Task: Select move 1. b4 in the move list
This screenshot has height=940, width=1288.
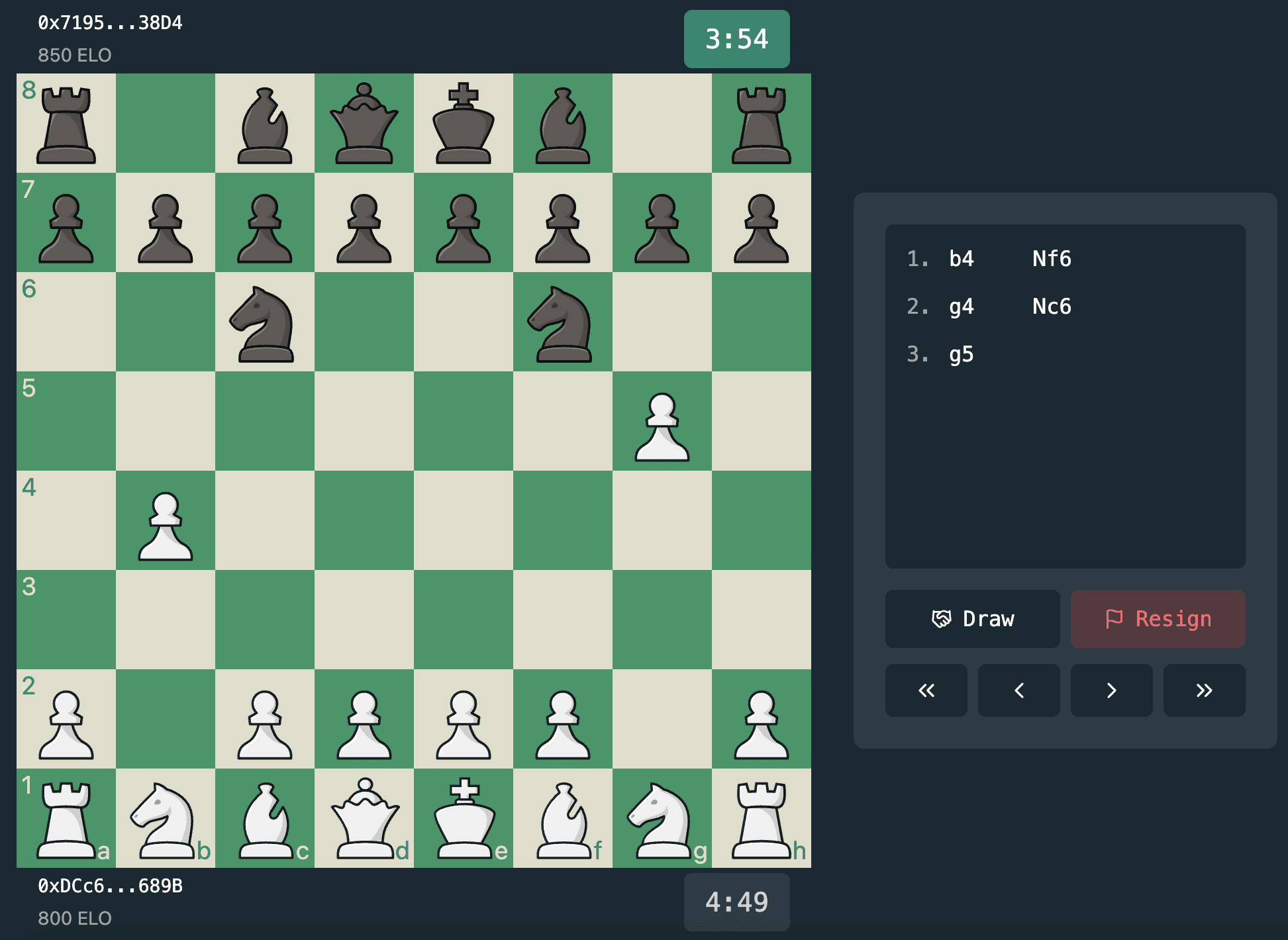Action: point(962,259)
